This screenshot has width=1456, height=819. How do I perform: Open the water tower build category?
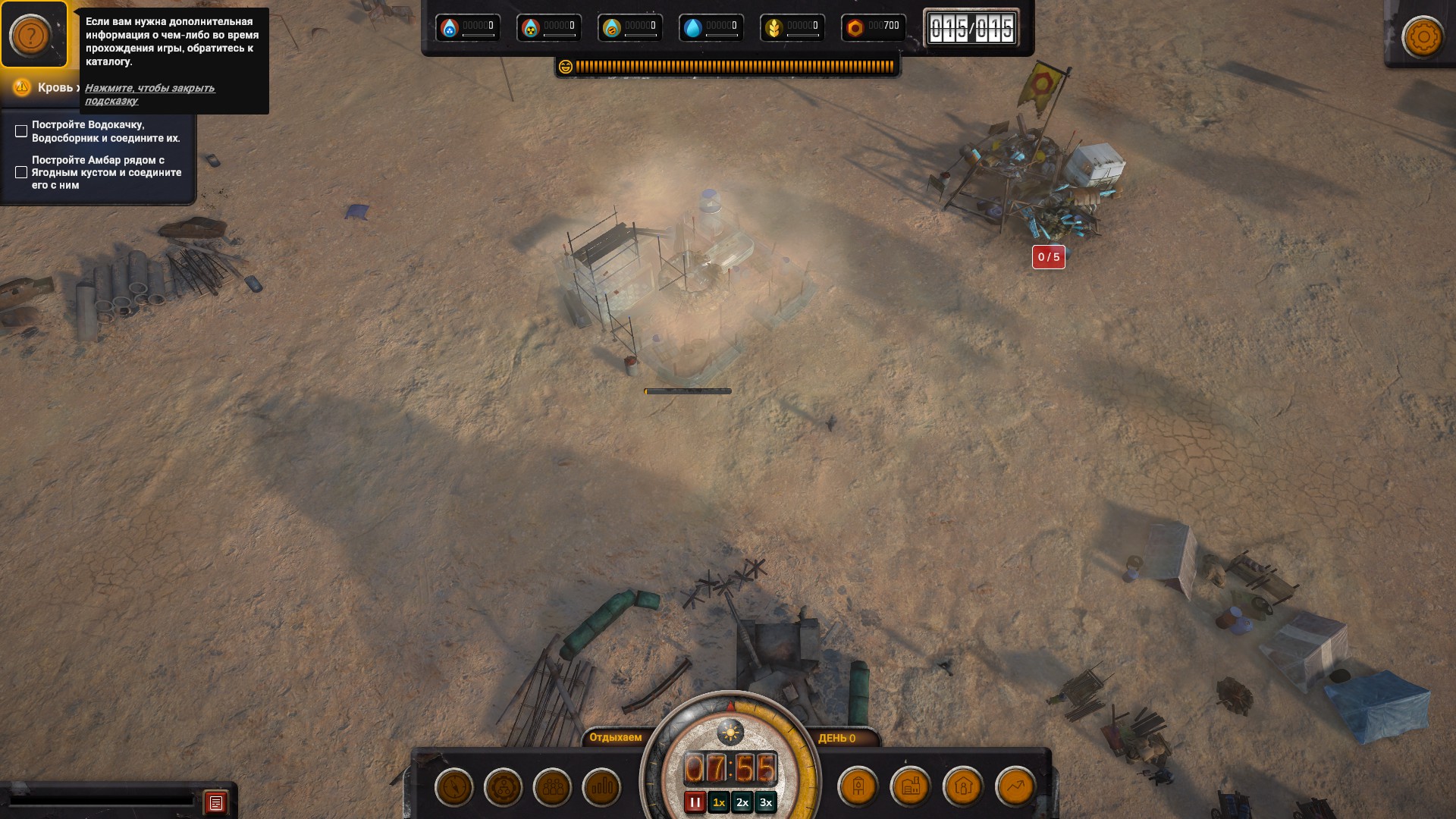coord(858,787)
